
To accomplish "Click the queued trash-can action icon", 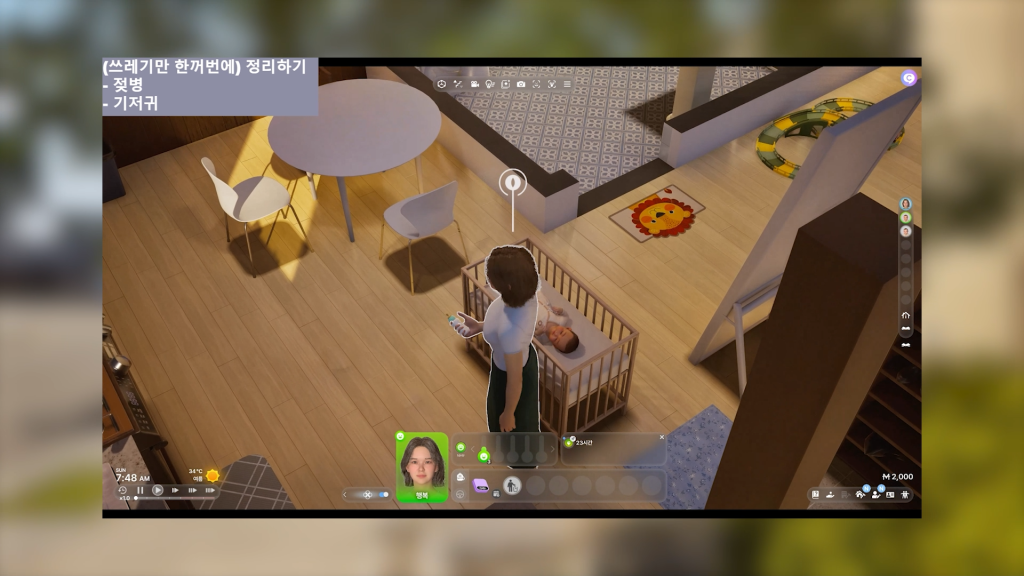I will click(x=512, y=486).
